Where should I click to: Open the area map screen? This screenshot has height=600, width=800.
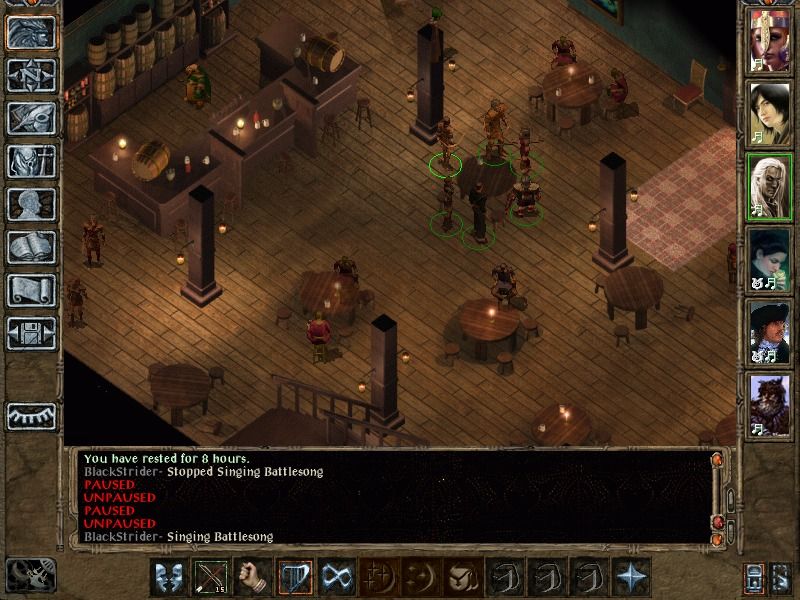tap(32, 76)
